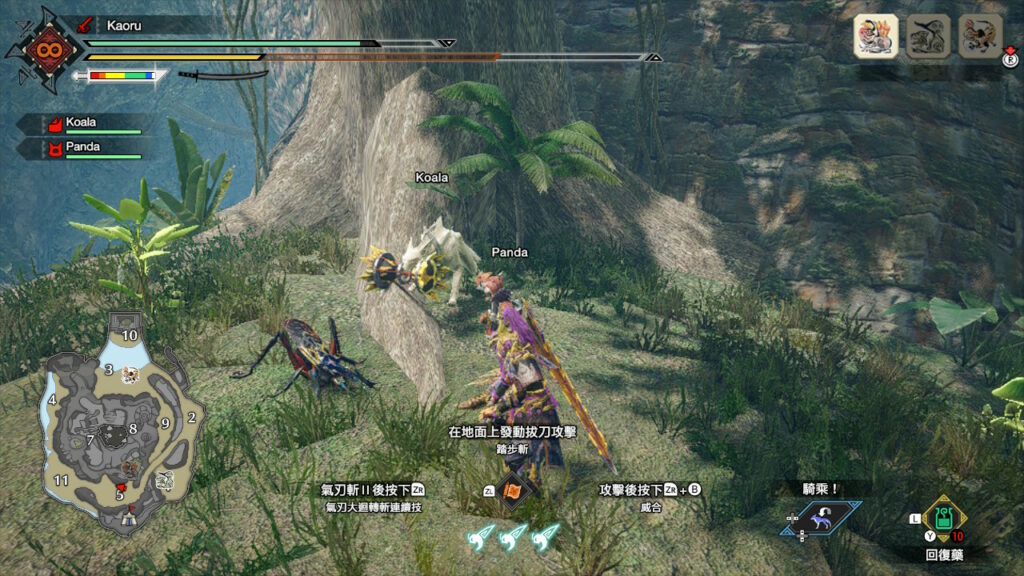Select the brightly colored target monster icon
Viewport: 1024px width, 576px height.
coord(875,36)
